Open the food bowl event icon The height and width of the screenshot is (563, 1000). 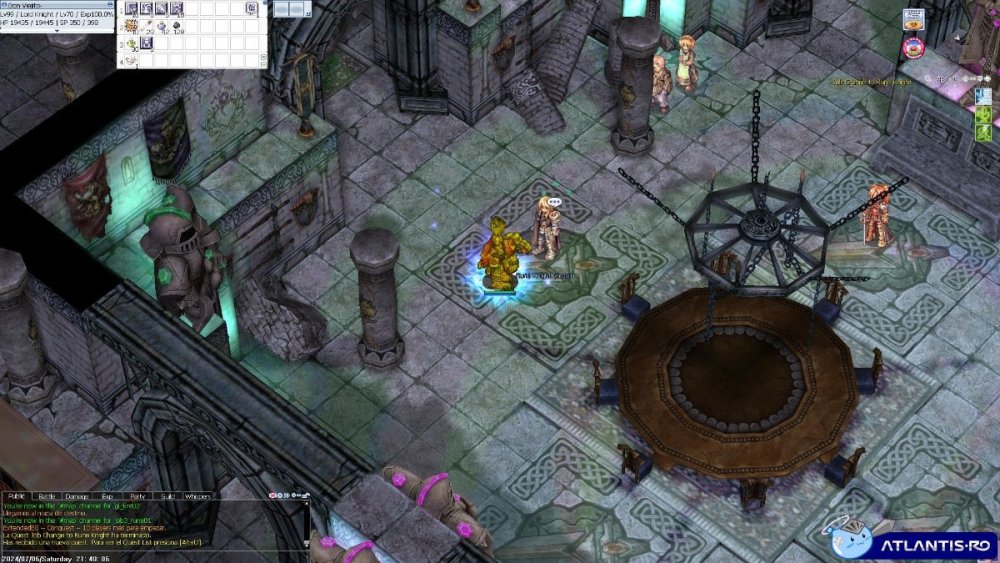click(x=913, y=19)
